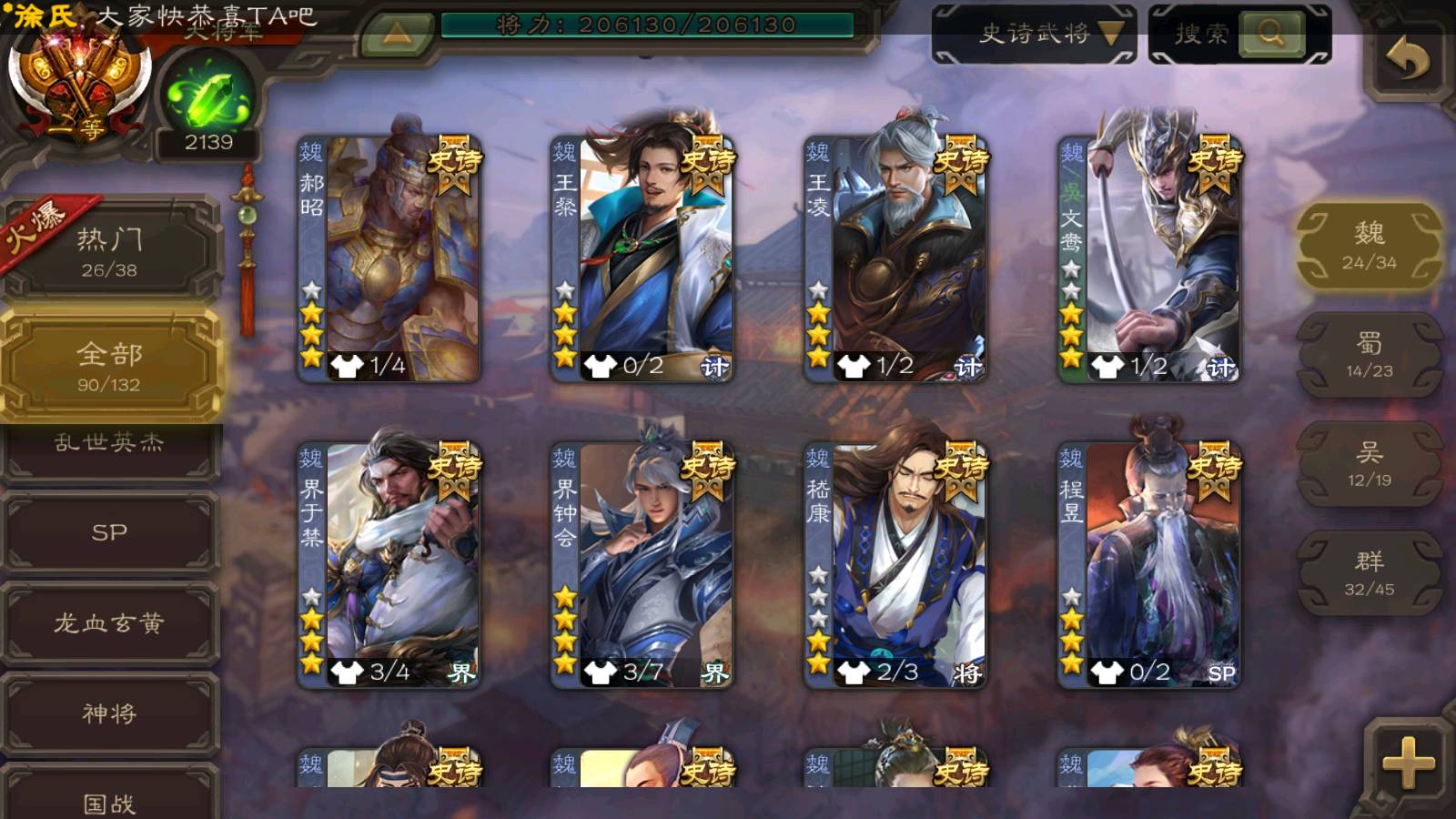
Task: Choose the 龙血玄黄 category tab
Action: (x=109, y=623)
